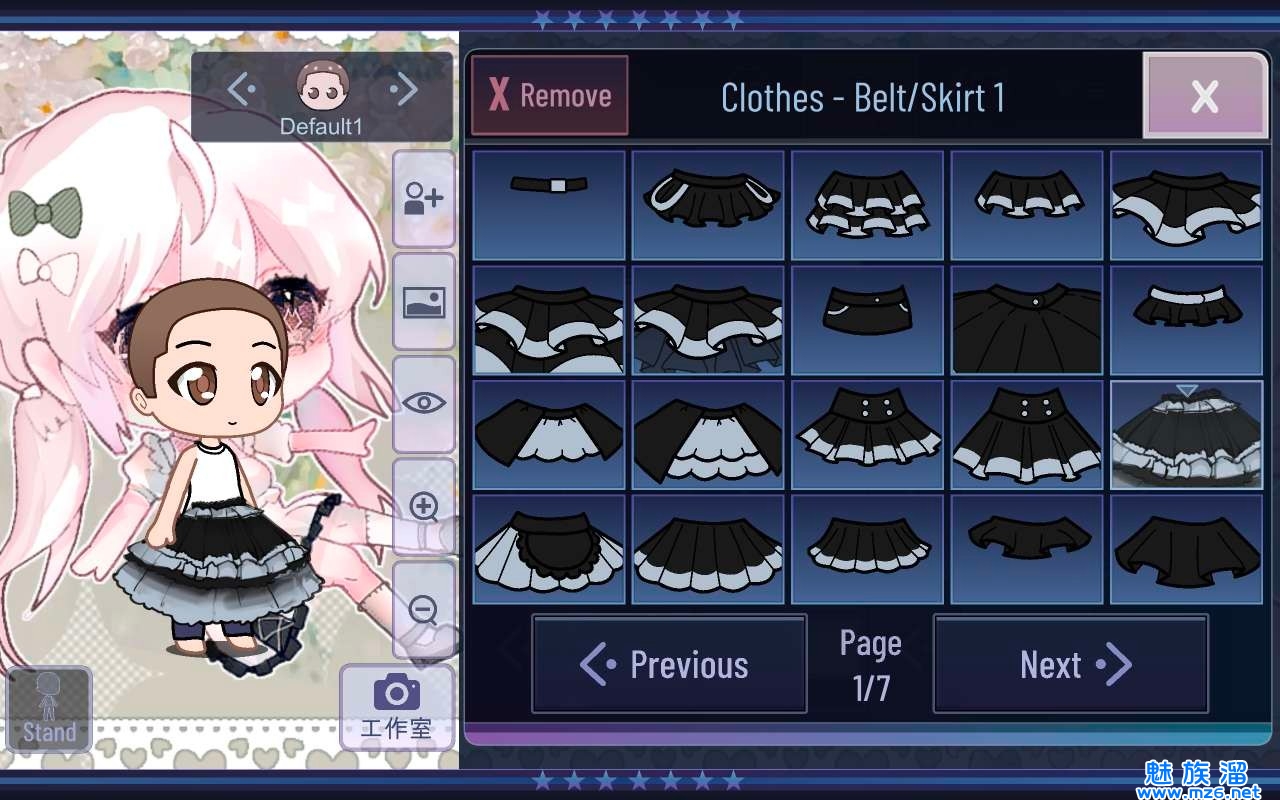Select the tight black mini skirt
1280x800 pixels.
click(x=867, y=320)
